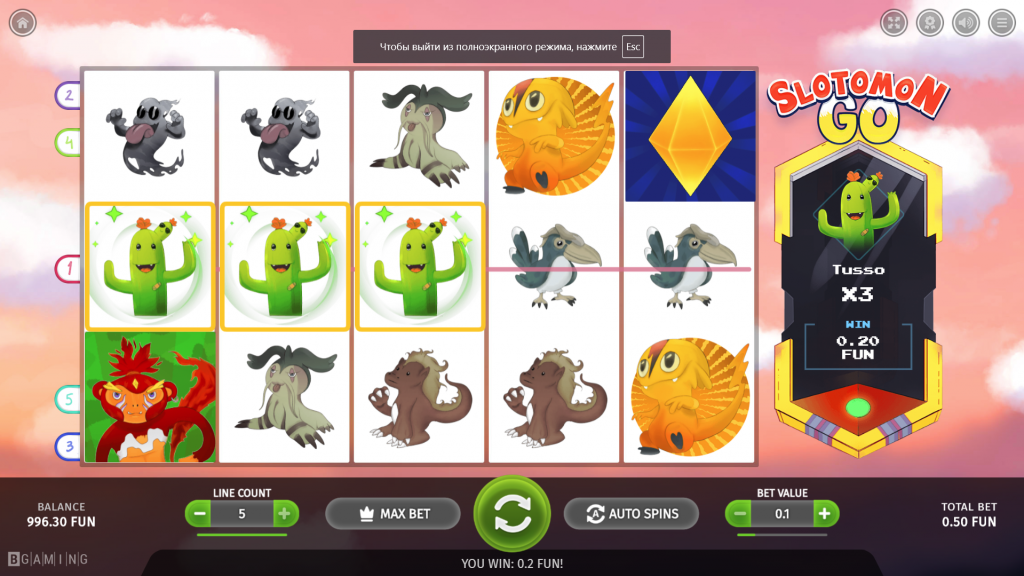
Task: Open the AUTO SPINS option
Action: point(631,513)
